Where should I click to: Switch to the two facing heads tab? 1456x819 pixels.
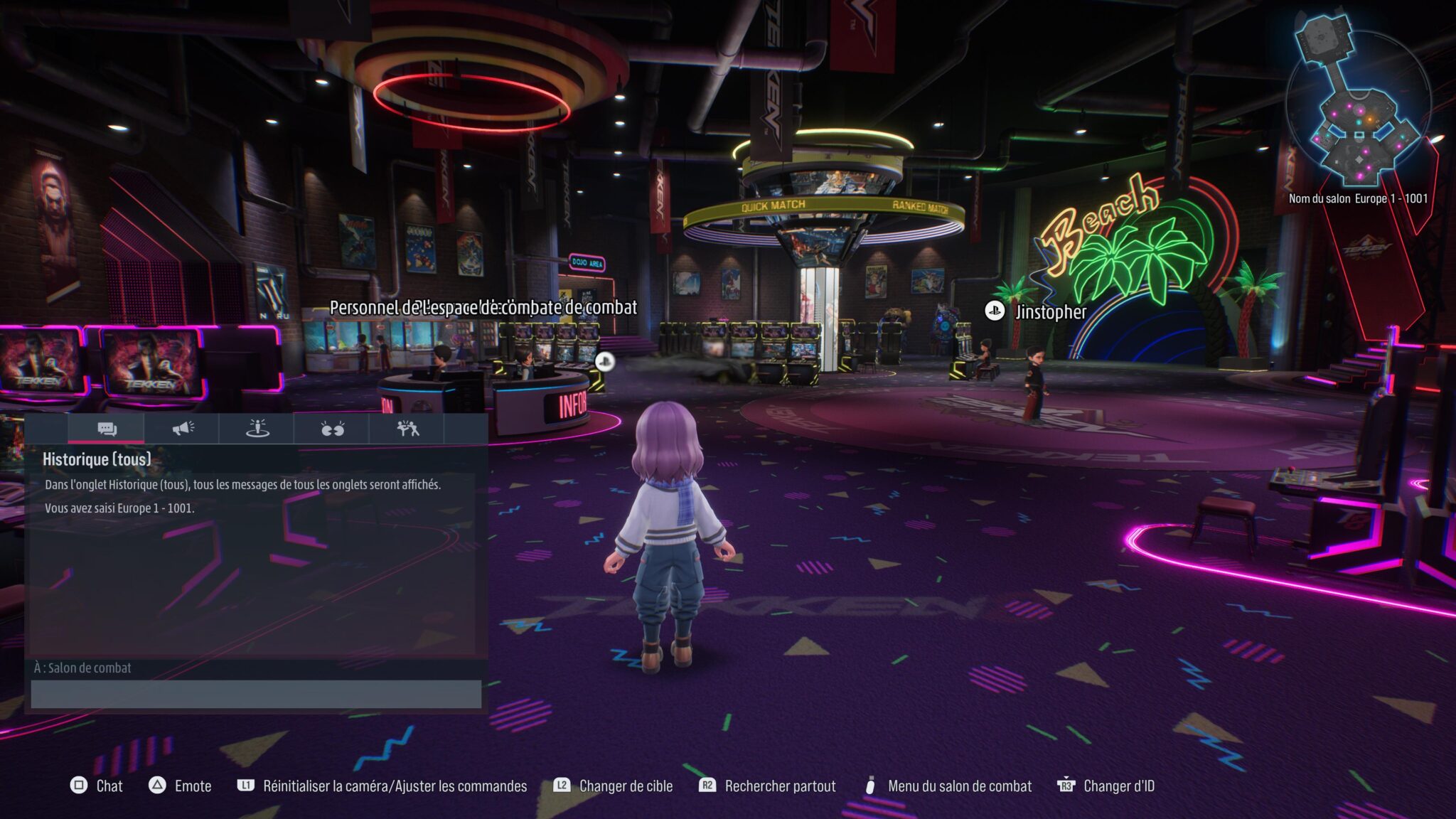(x=332, y=429)
